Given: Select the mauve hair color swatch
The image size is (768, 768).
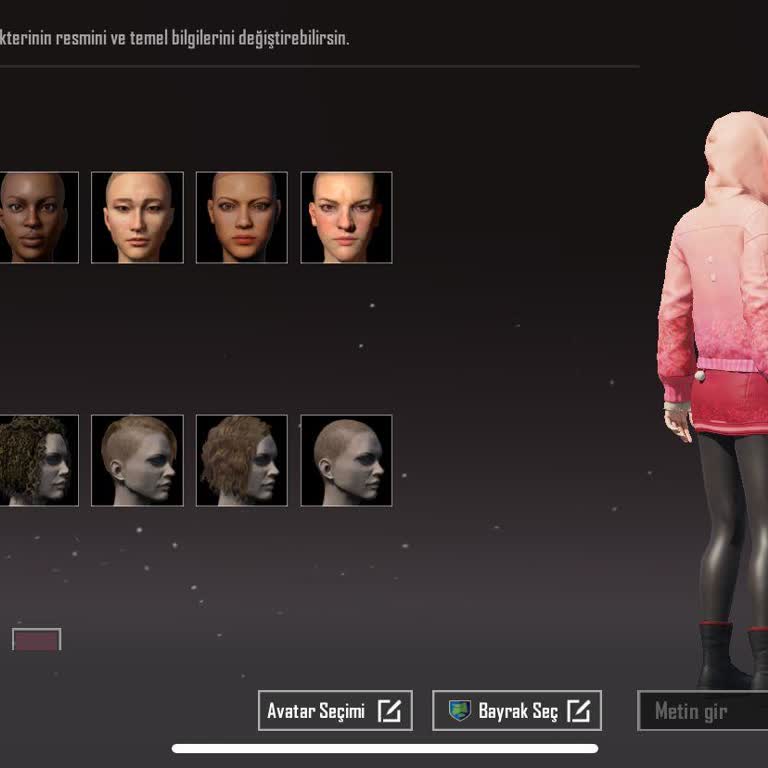Looking at the screenshot, I should click(37, 640).
